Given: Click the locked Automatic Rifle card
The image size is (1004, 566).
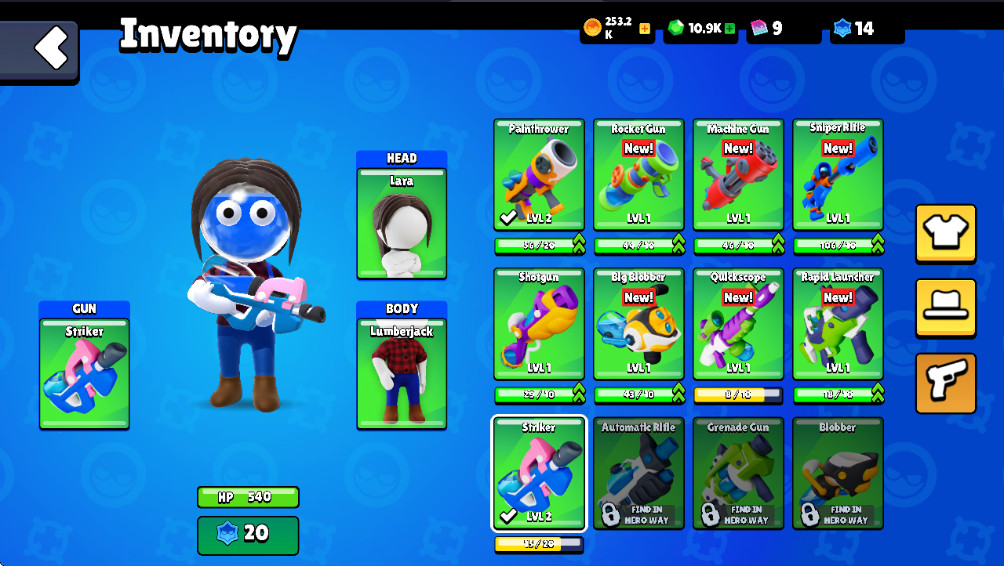Looking at the screenshot, I should 638,472.
